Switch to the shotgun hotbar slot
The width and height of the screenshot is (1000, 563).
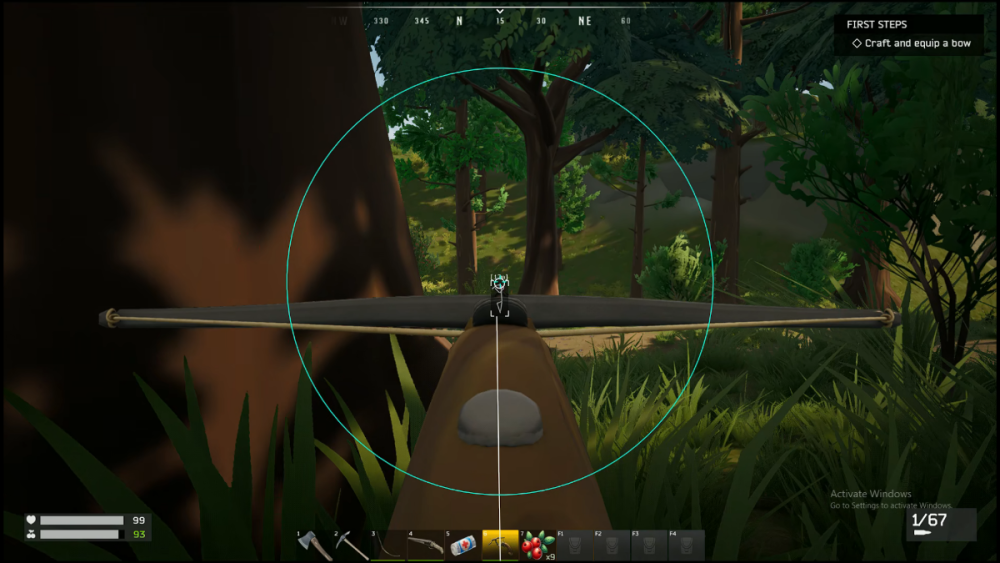click(x=425, y=545)
